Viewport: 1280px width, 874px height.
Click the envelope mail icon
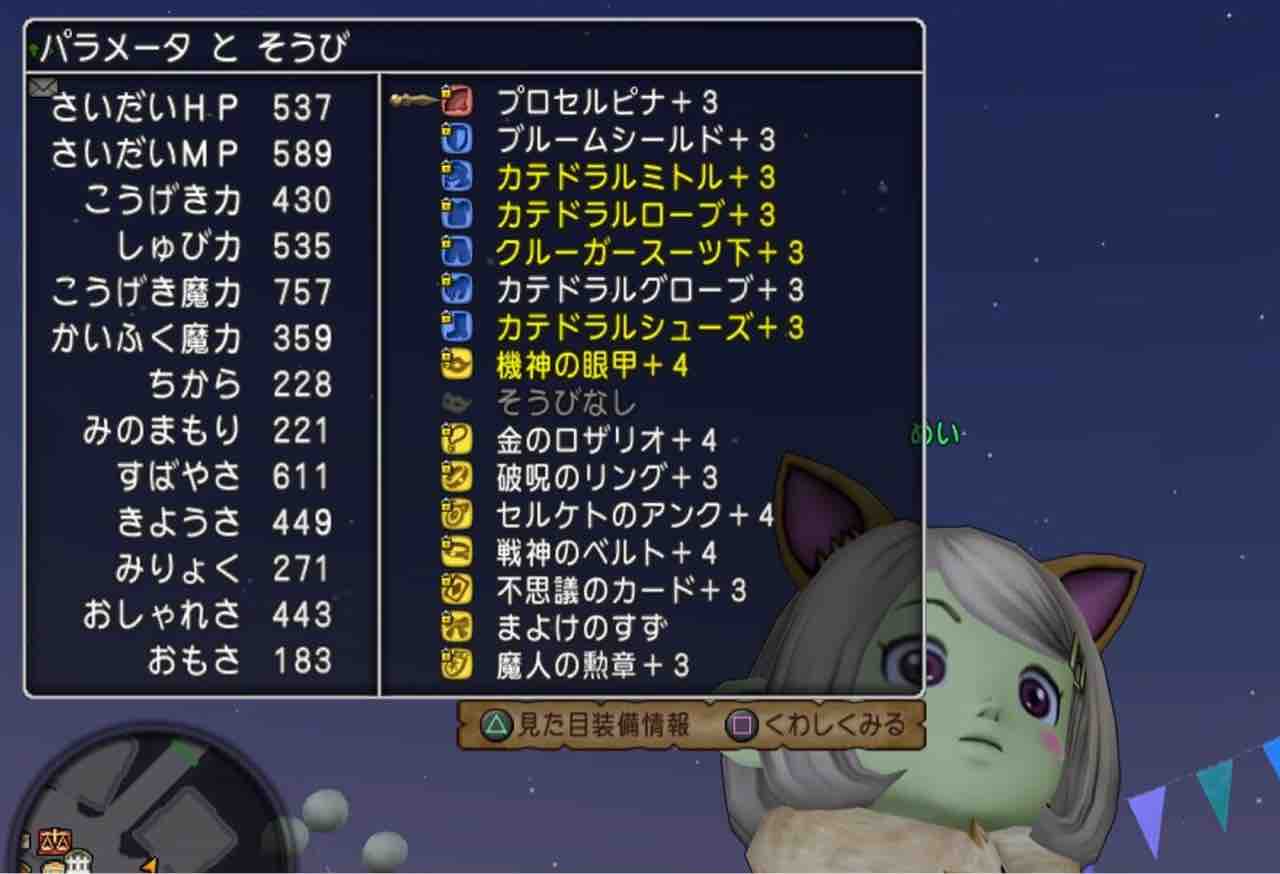(40, 88)
